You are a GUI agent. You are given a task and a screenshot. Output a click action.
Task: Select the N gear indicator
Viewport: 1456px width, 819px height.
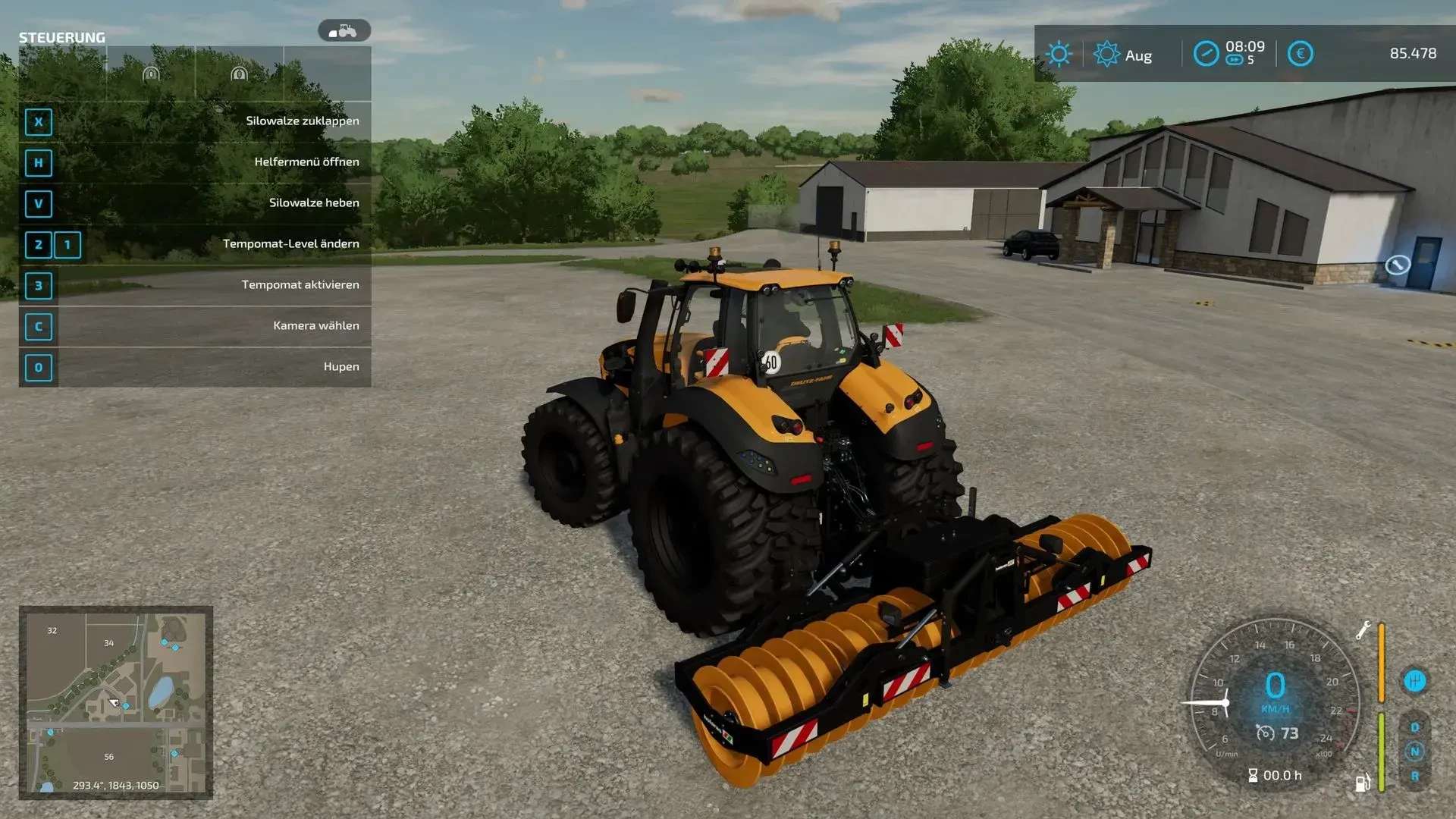(1414, 752)
